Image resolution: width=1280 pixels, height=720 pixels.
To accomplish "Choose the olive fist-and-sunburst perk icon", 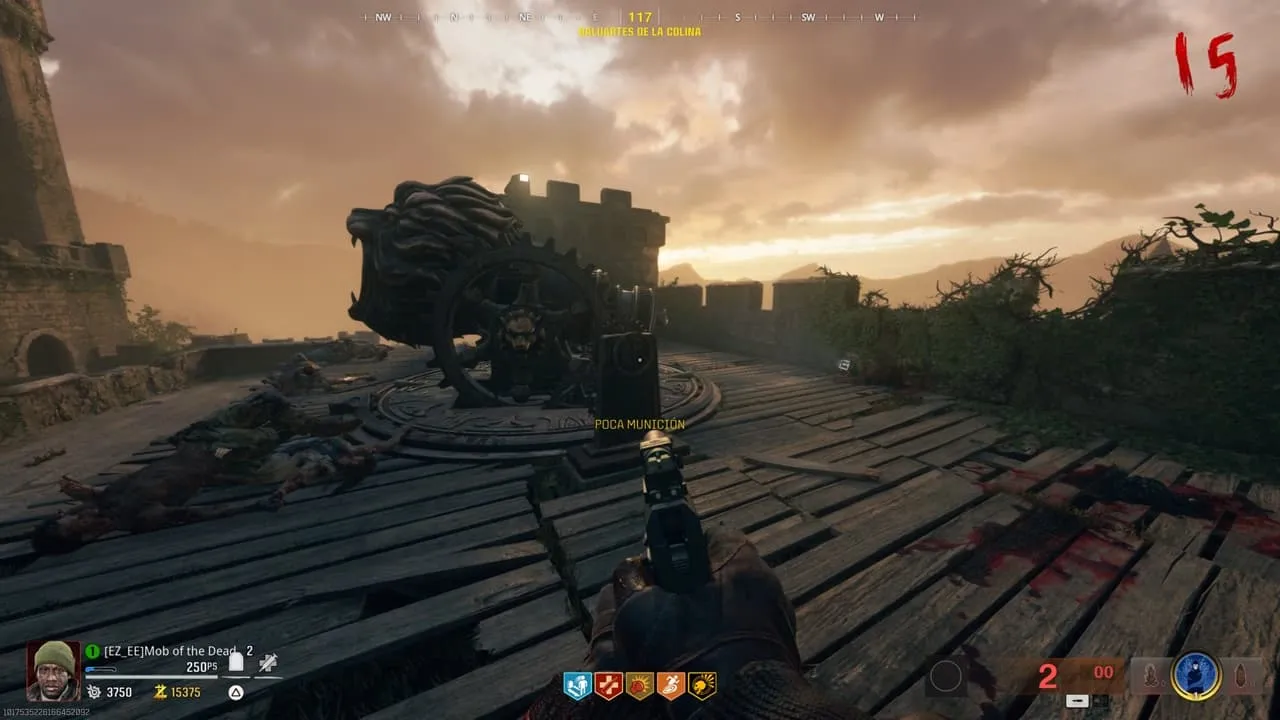I will click(639, 685).
